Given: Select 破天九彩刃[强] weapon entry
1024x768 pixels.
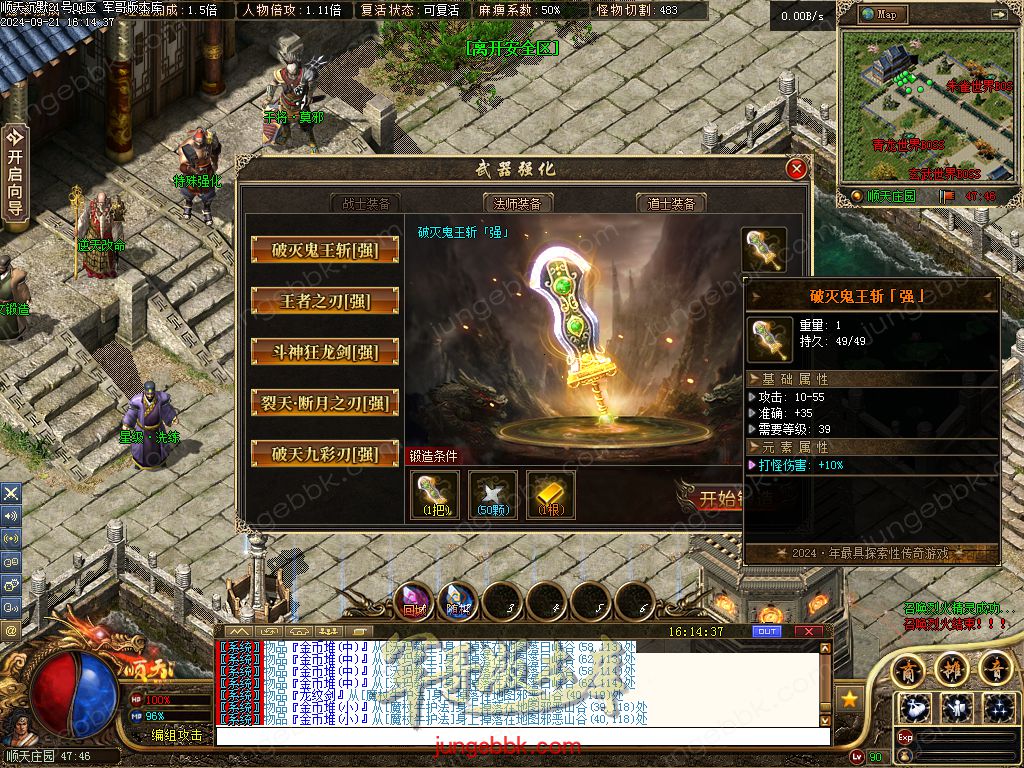Looking at the screenshot, I should click(325, 454).
